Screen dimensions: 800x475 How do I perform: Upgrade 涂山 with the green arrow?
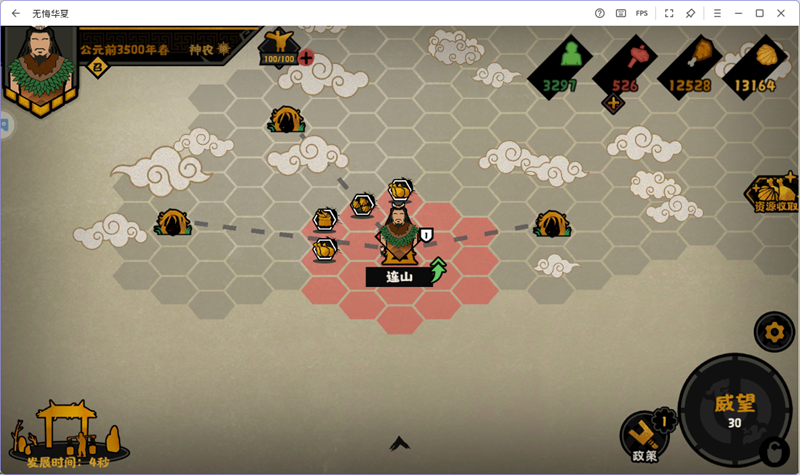click(438, 270)
